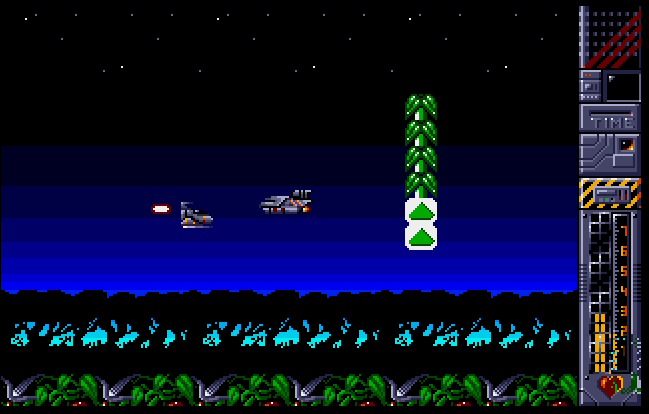
Task: Select the hazard-striped weapon indicator
Action: tap(610, 192)
